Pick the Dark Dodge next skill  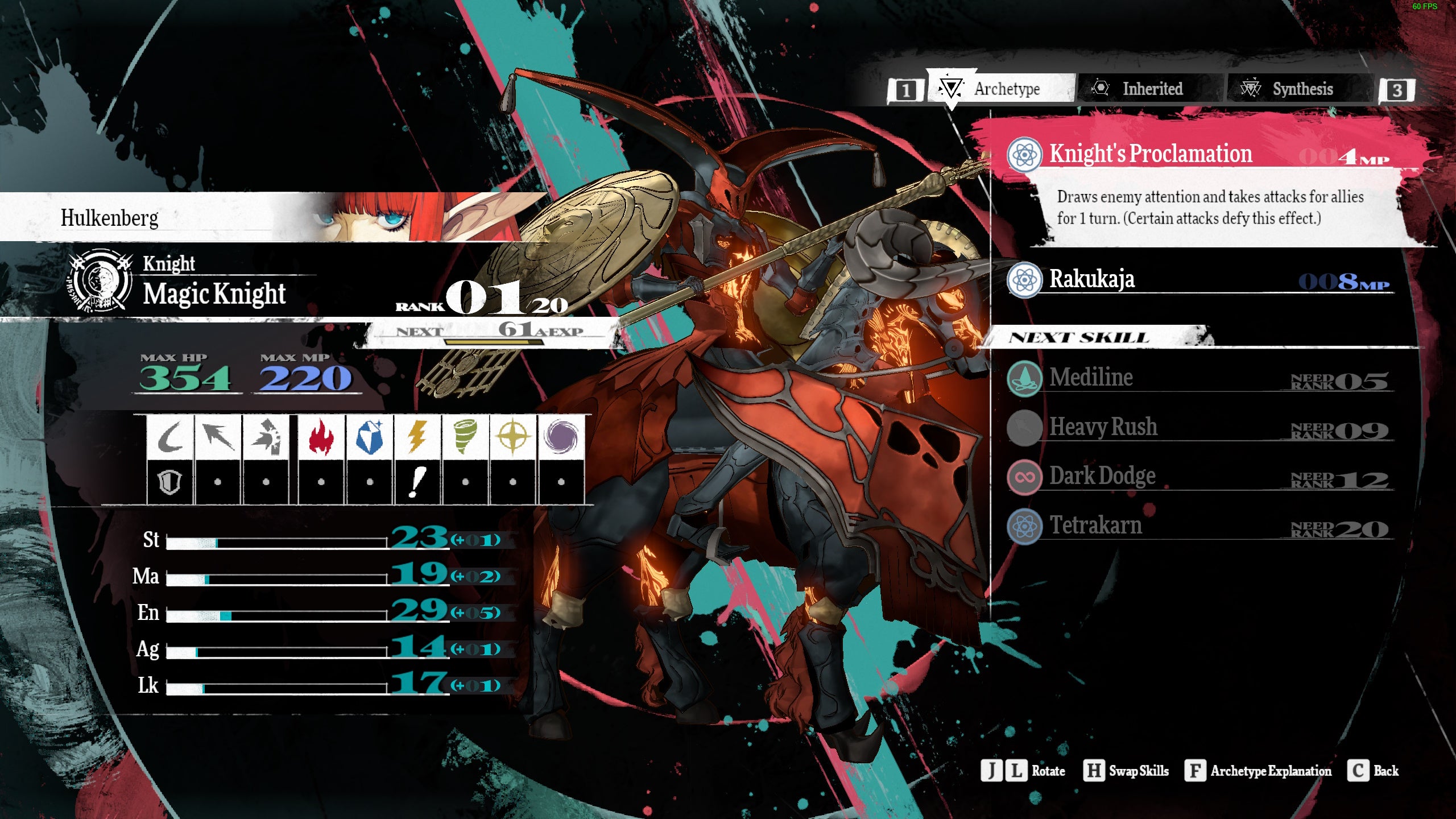1102,477
